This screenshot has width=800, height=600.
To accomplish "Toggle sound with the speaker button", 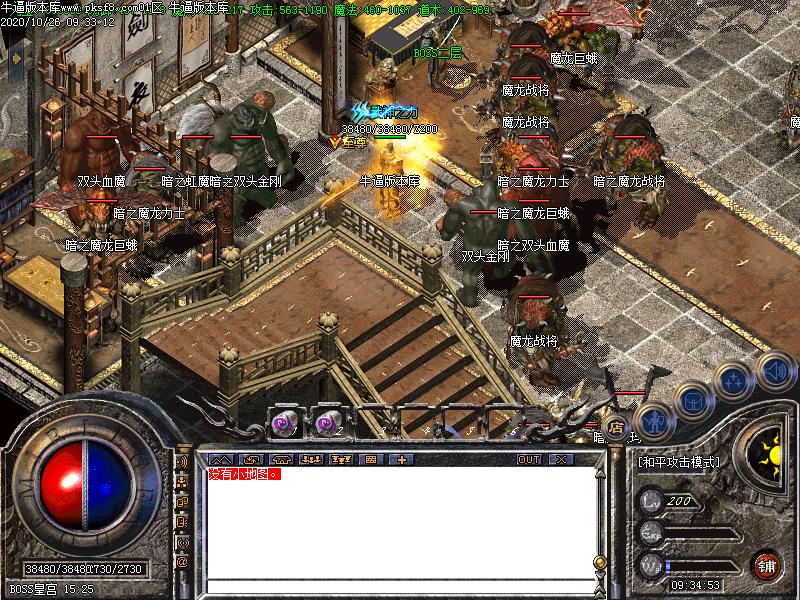I will point(774,369).
